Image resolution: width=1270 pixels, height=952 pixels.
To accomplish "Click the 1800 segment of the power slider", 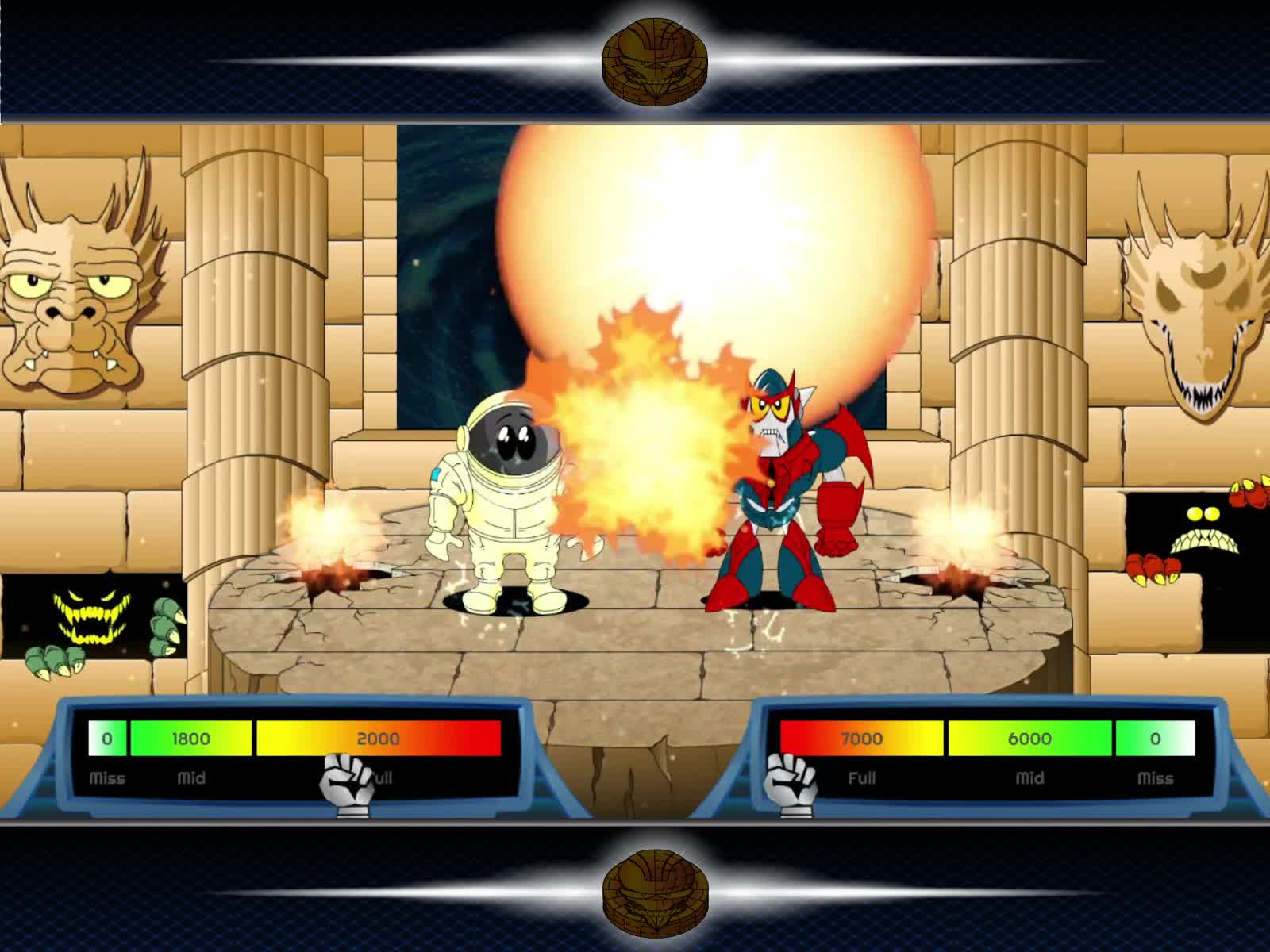I will 190,738.
